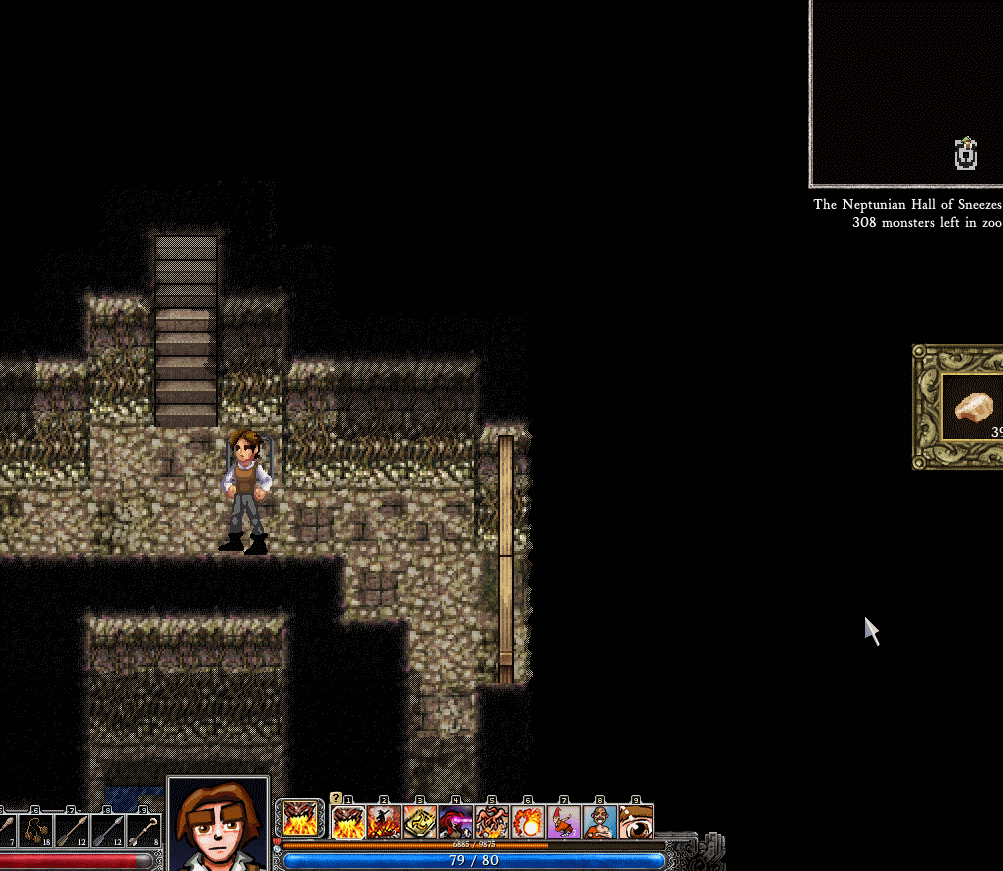Click the dungeon minimap
Image resolution: width=1003 pixels, height=871 pixels.
(x=906, y=93)
